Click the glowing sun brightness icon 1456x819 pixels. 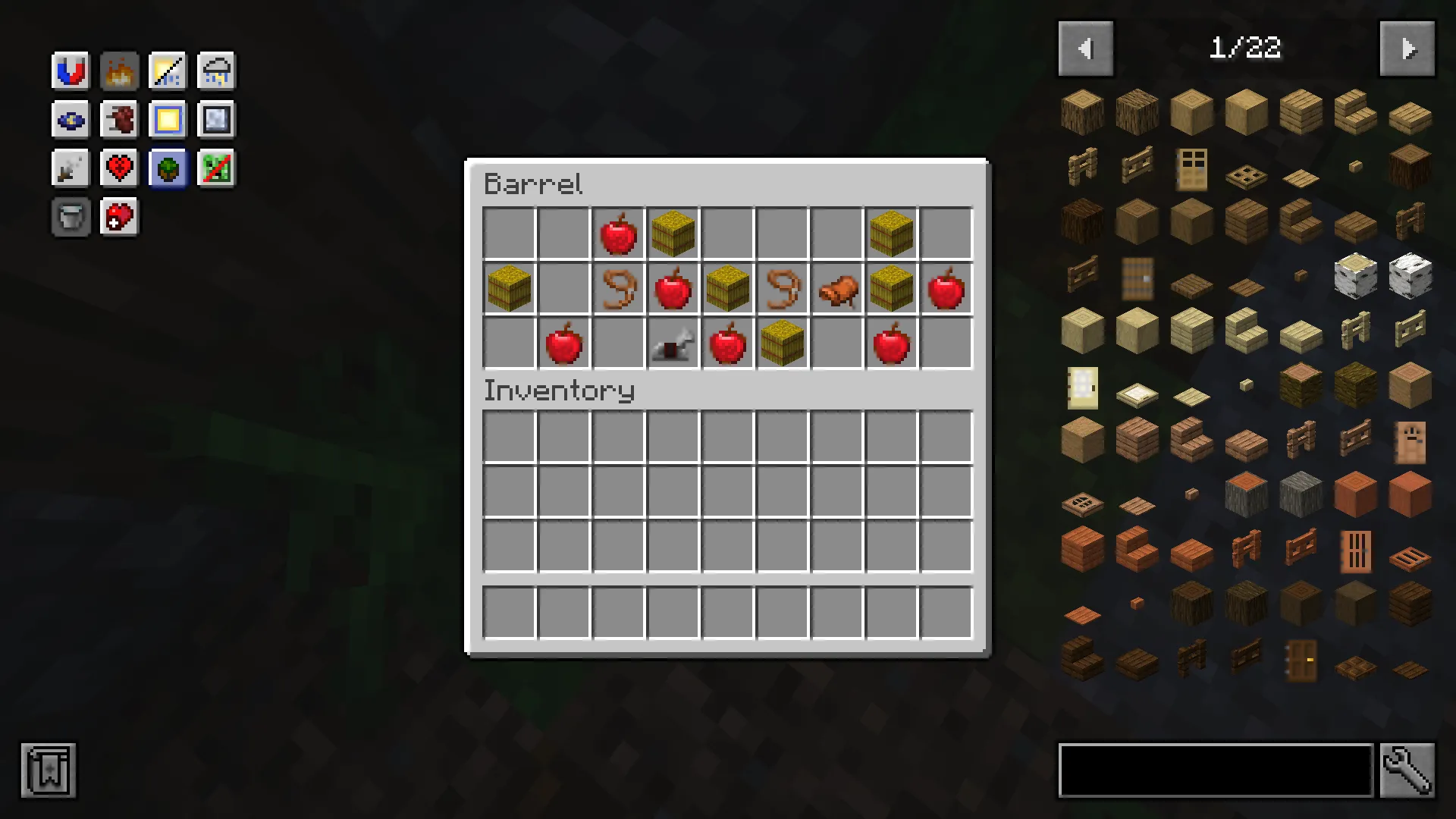point(167,119)
